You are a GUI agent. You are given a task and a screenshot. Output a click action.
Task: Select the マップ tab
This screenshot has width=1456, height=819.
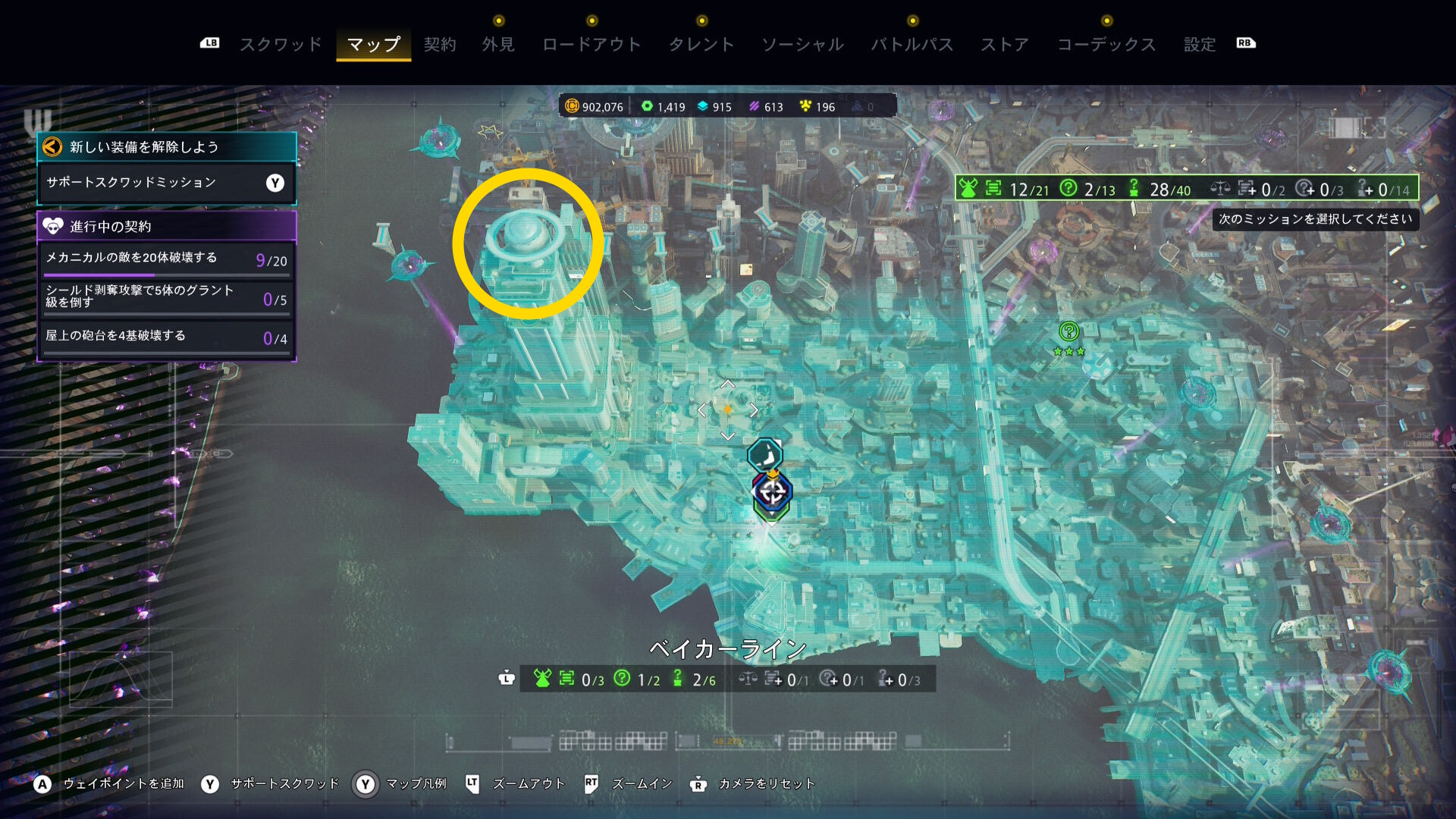pos(373,45)
